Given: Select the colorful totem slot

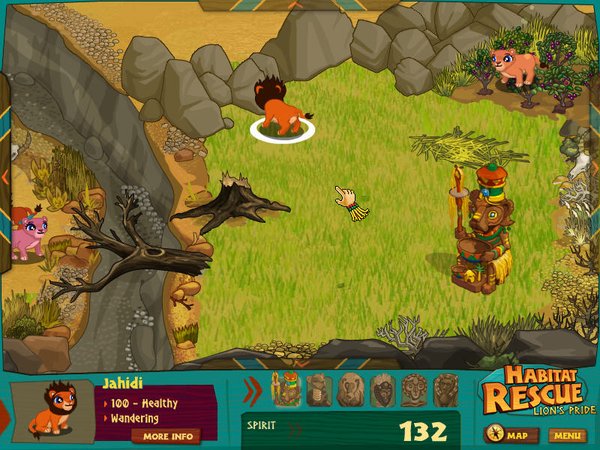Looking at the screenshot, I should 287,389.
